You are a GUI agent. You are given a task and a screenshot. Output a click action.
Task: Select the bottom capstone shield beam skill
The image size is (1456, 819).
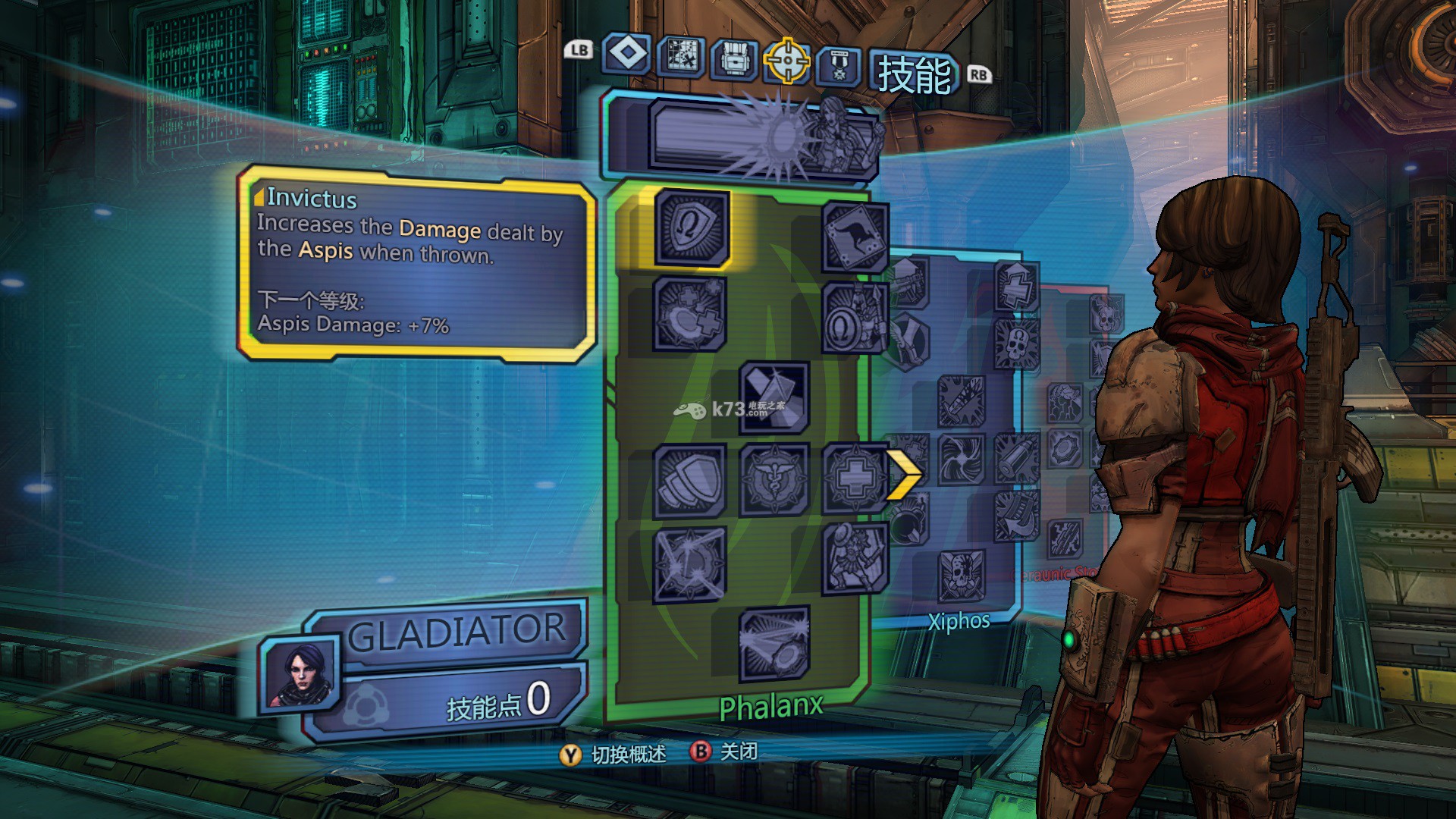[x=773, y=644]
